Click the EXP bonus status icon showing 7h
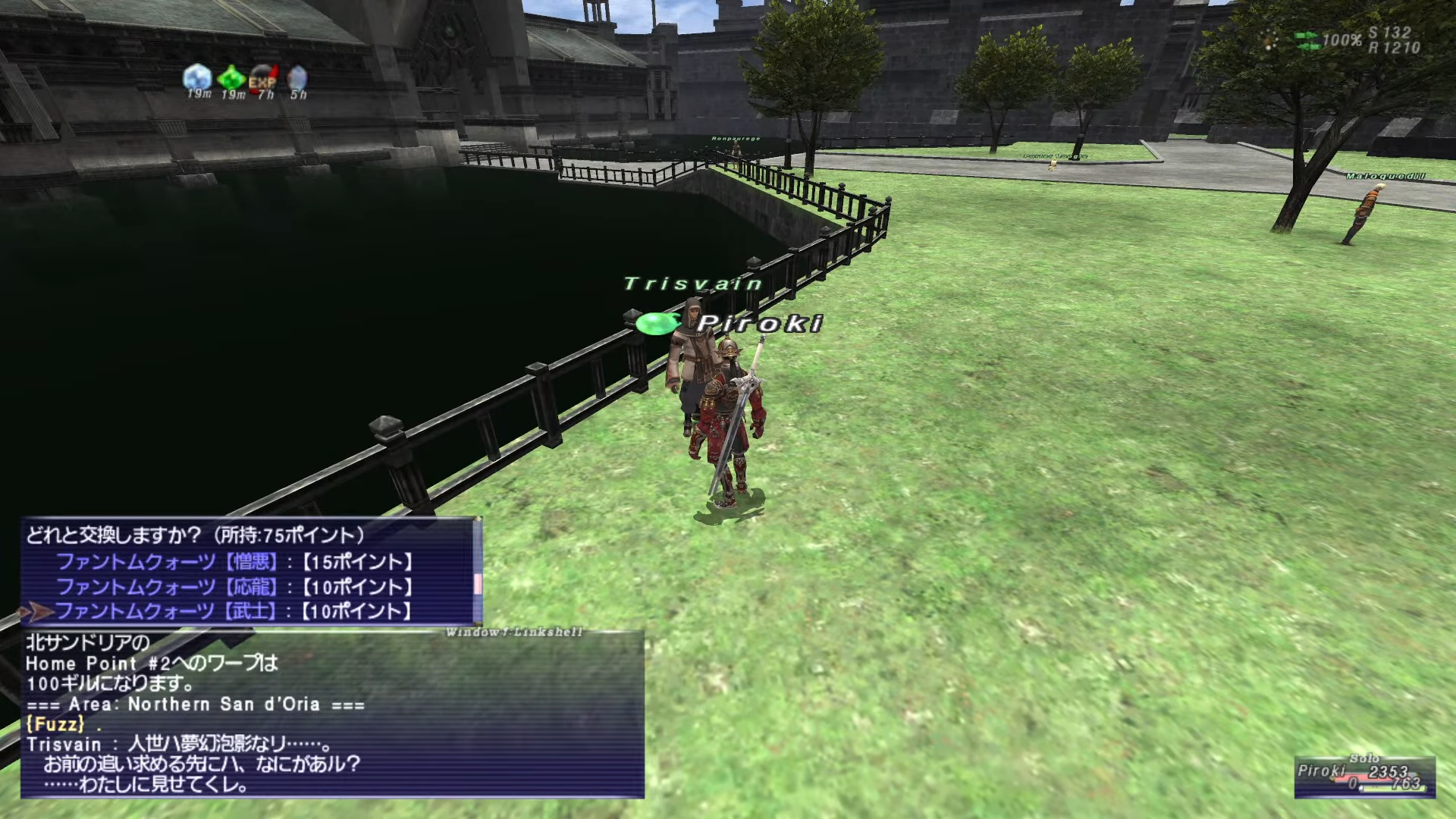The height and width of the screenshot is (819, 1456). pos(264,76)
